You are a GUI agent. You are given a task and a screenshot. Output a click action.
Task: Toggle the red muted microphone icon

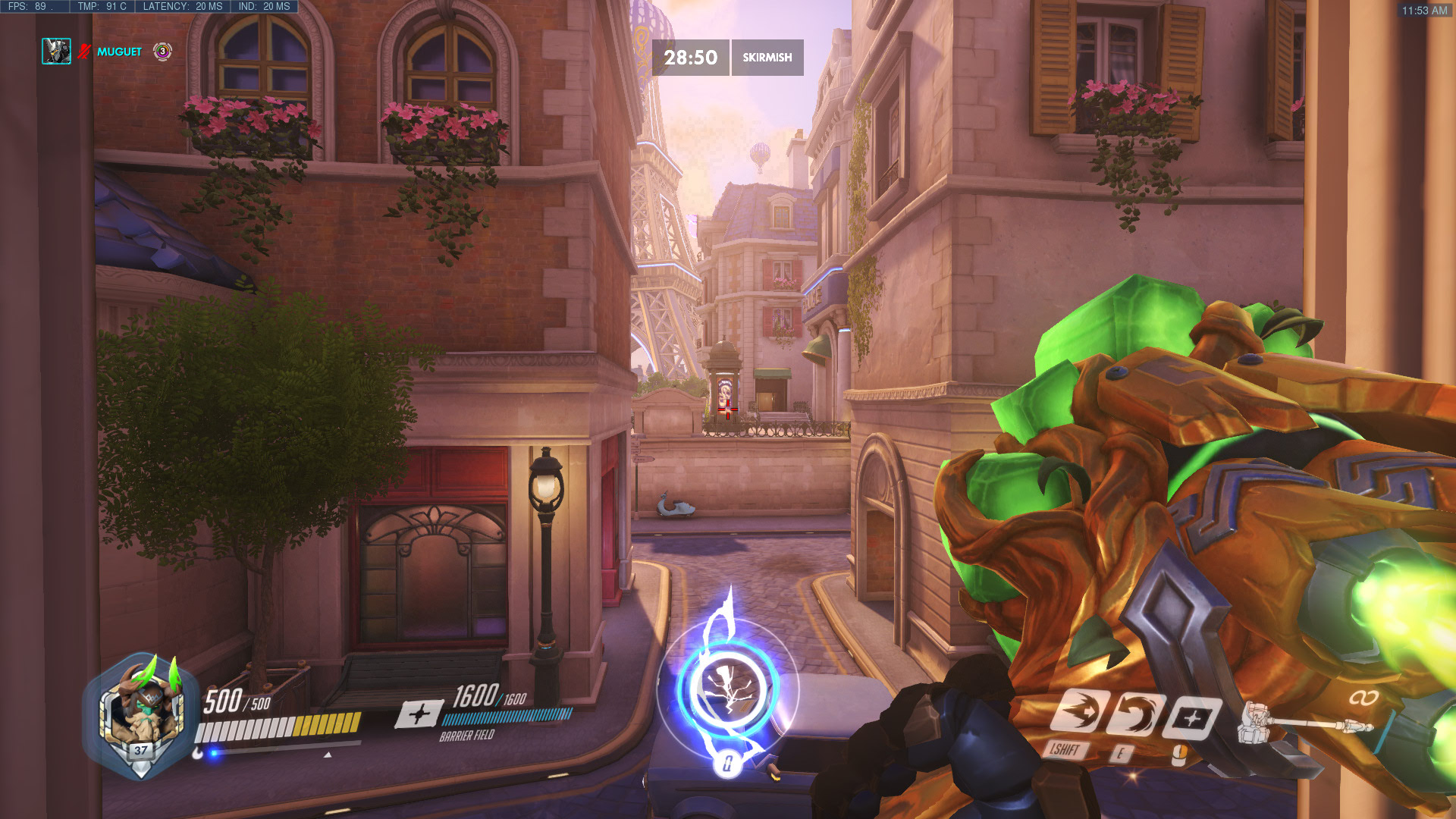click(x=83, y=52)
